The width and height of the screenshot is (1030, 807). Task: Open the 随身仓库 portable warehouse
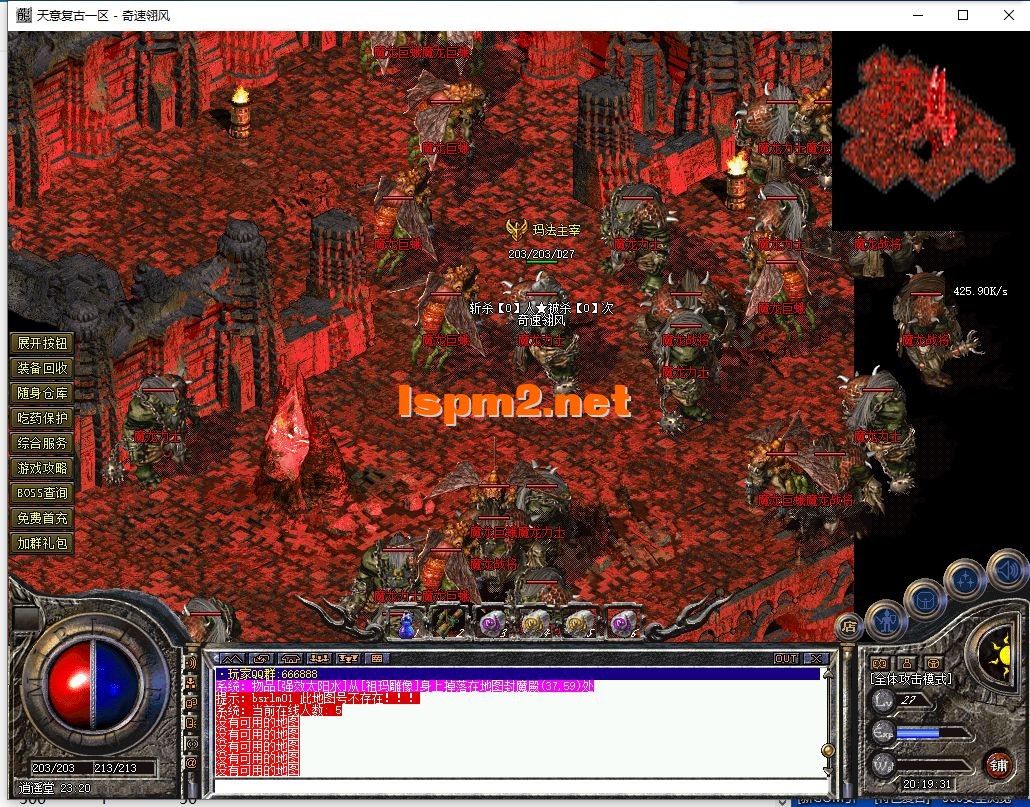point(43,393)
